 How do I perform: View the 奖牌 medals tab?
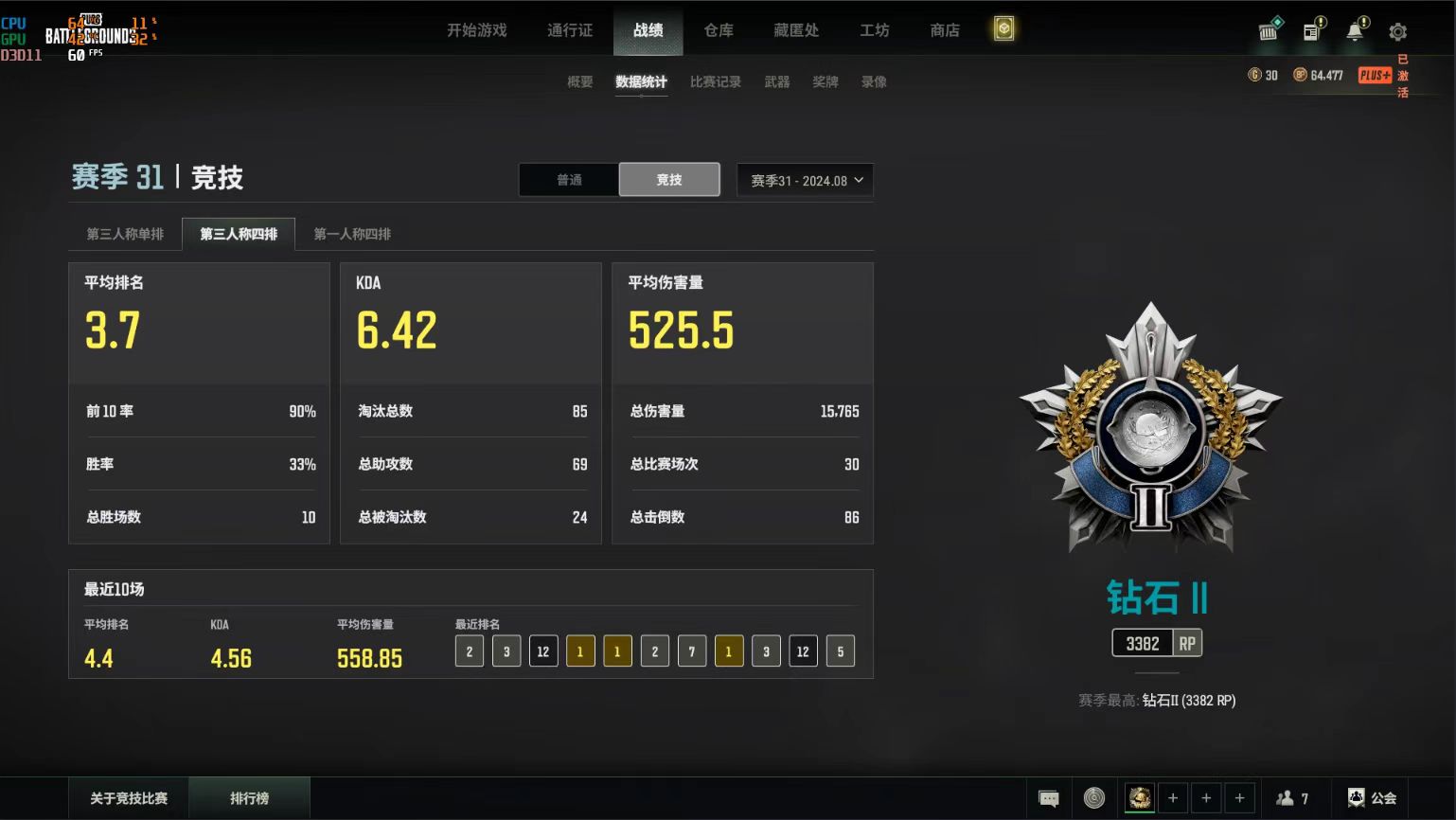(x=825, y=82)
